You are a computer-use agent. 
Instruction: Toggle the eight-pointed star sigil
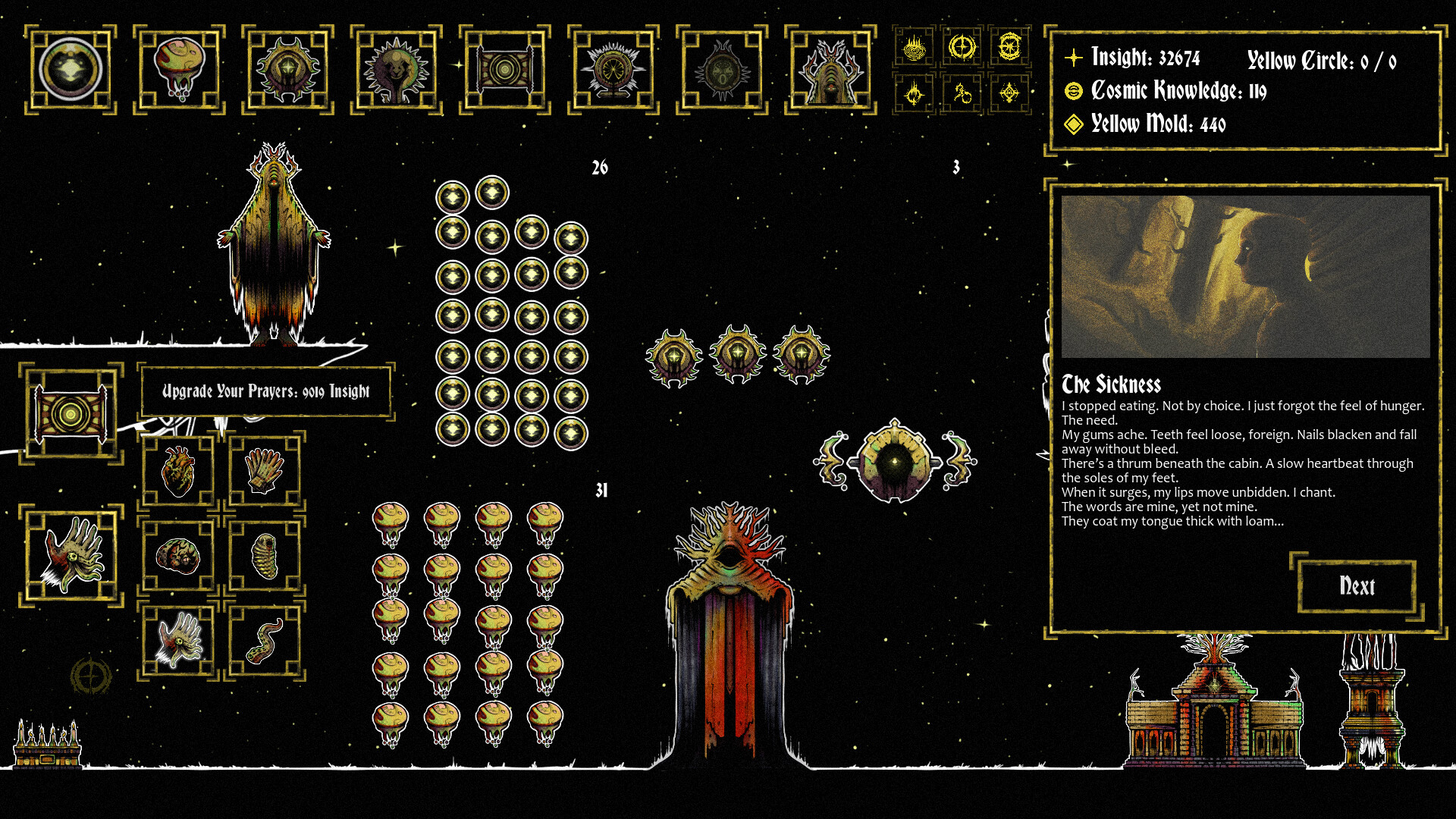(x=1009, y=47)
